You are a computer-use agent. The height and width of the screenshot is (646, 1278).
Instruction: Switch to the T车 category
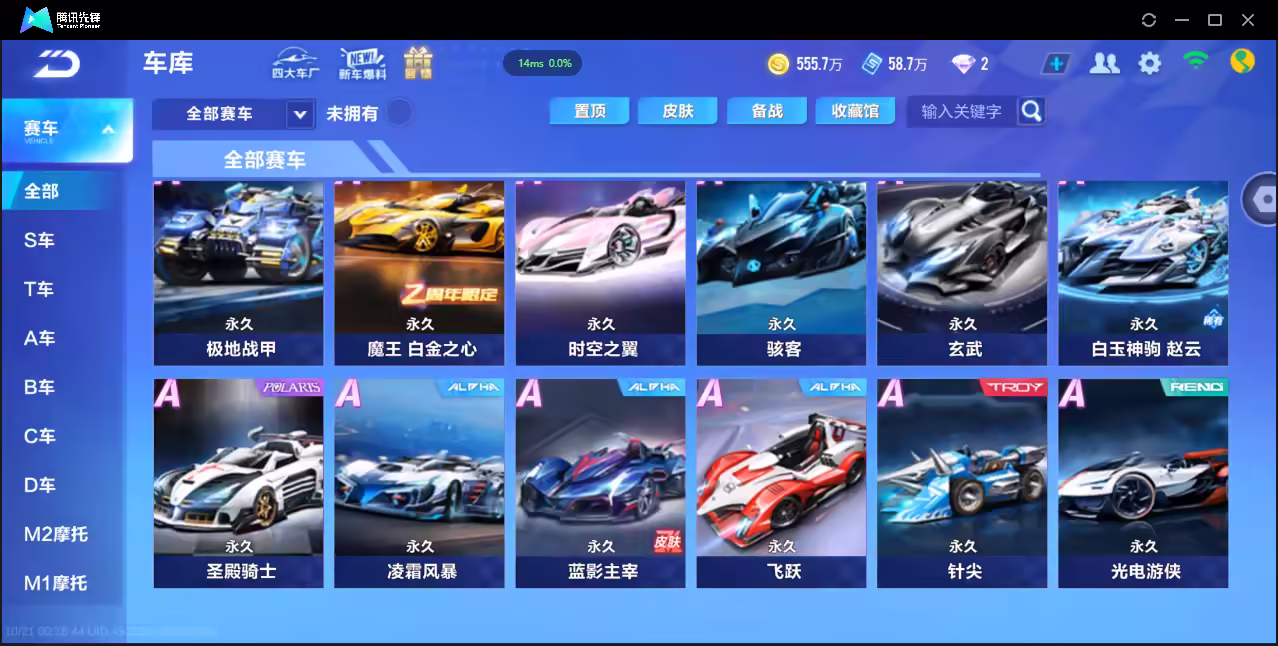[x=40, y=289]
